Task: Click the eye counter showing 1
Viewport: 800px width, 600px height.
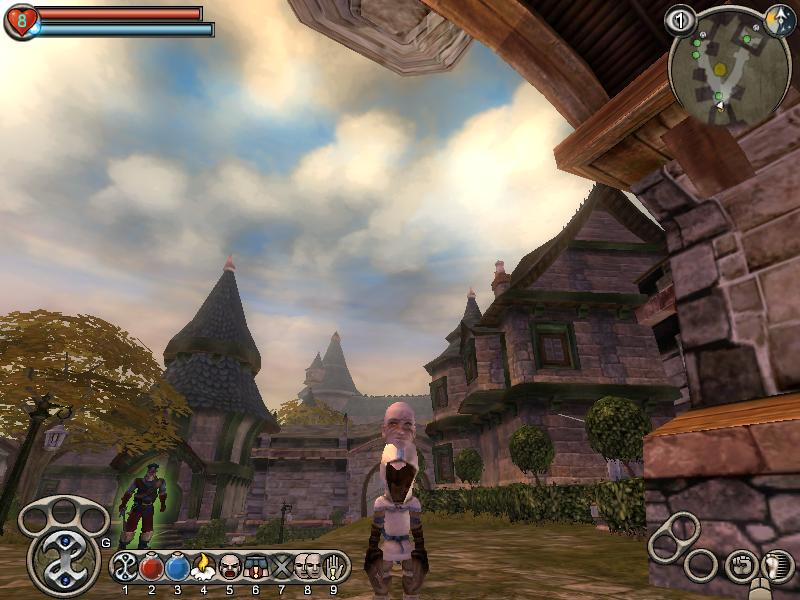Action: pos(680,18)
